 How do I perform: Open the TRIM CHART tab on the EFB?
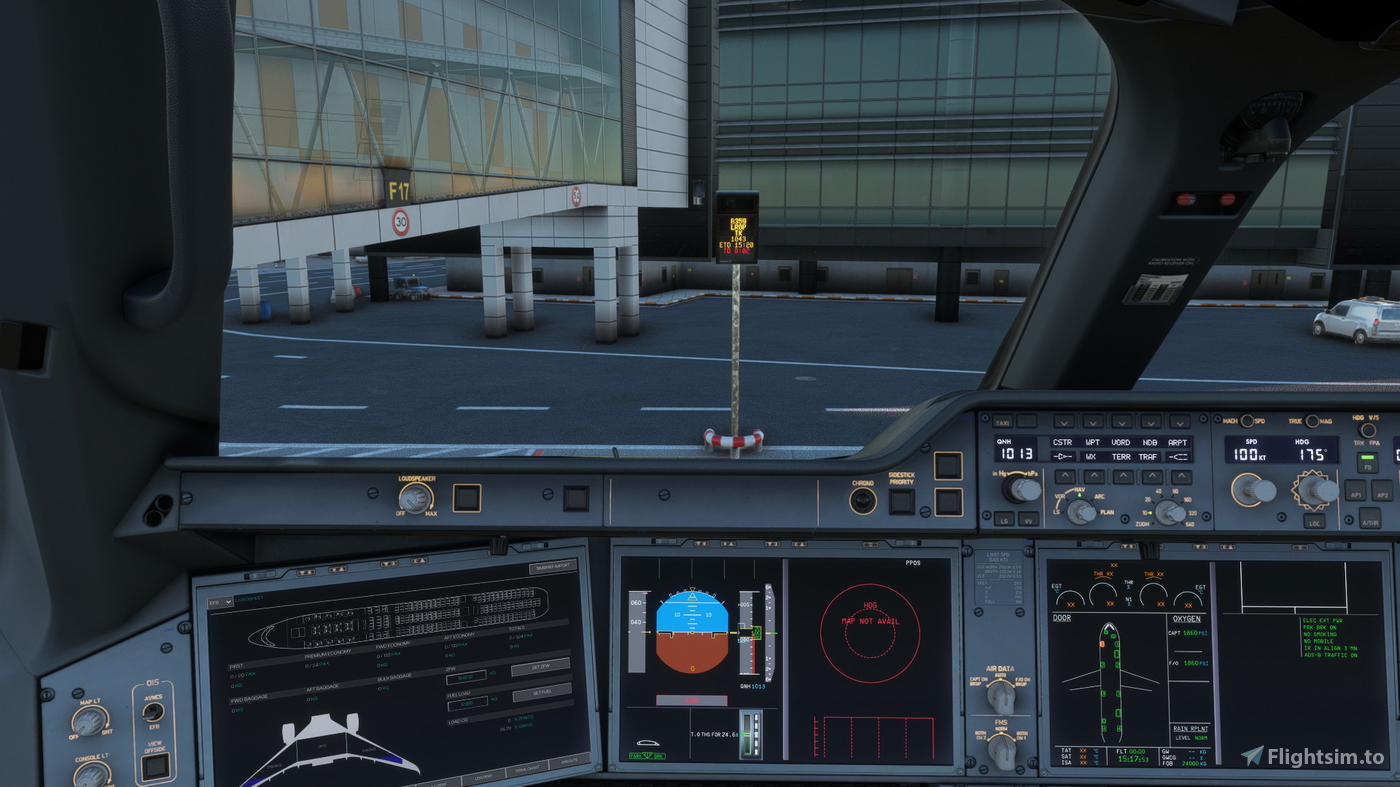[x=525, y=769]
